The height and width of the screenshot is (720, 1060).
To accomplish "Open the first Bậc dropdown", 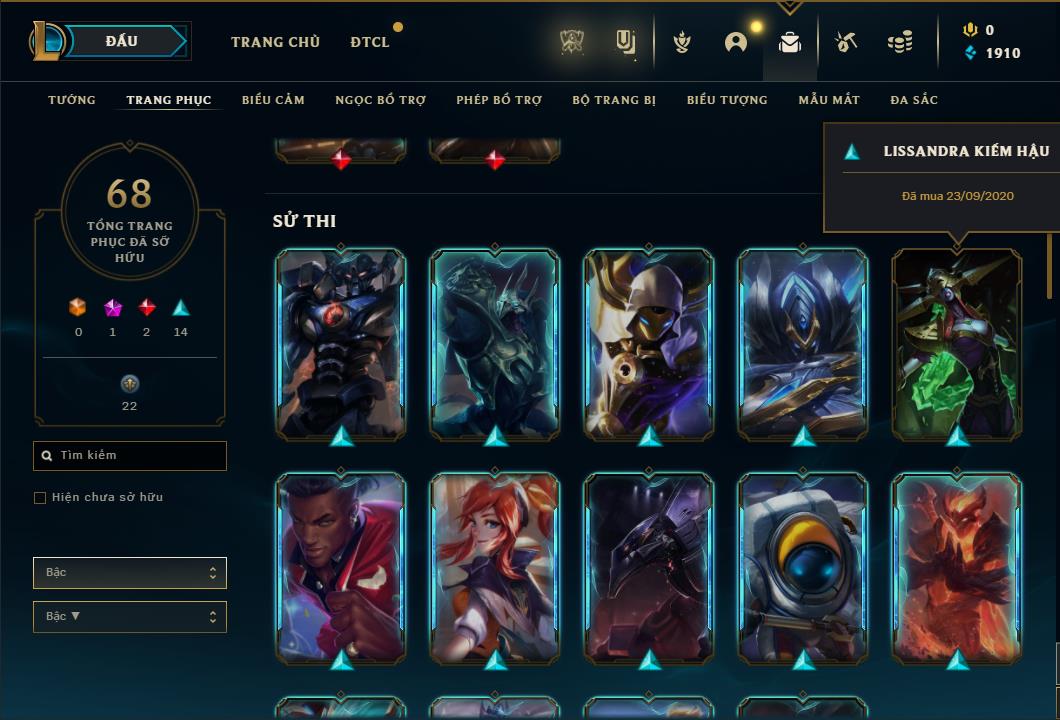I will [x=130, y=573].
